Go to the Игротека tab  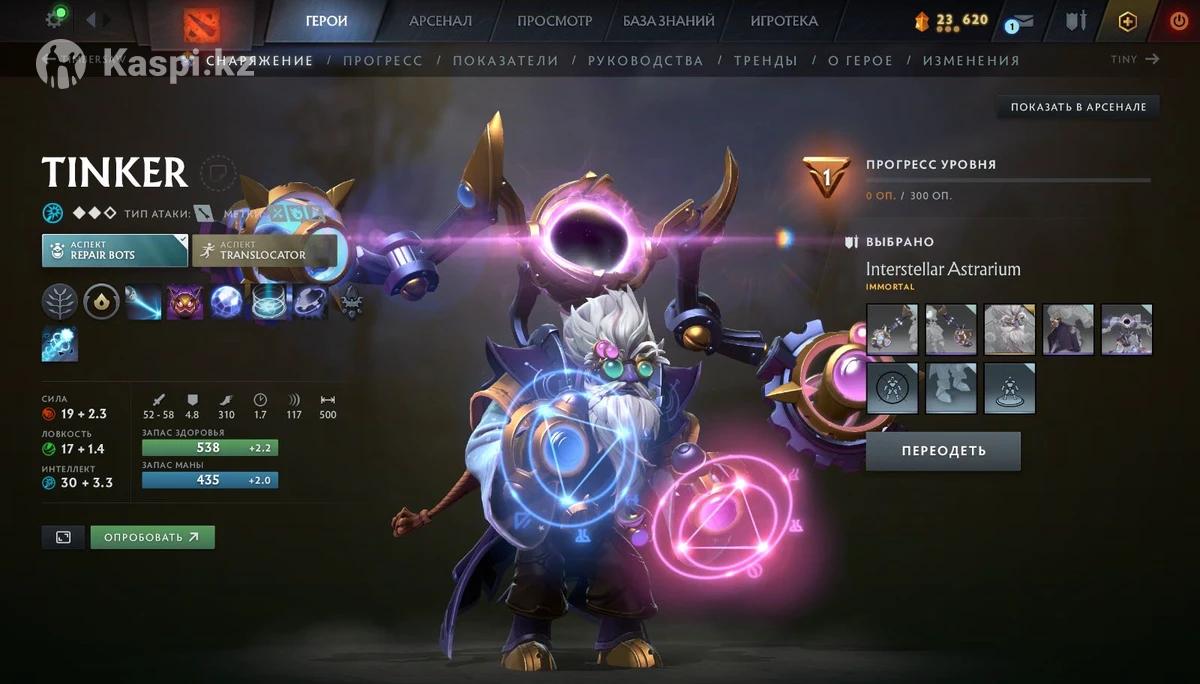point(784,21)
